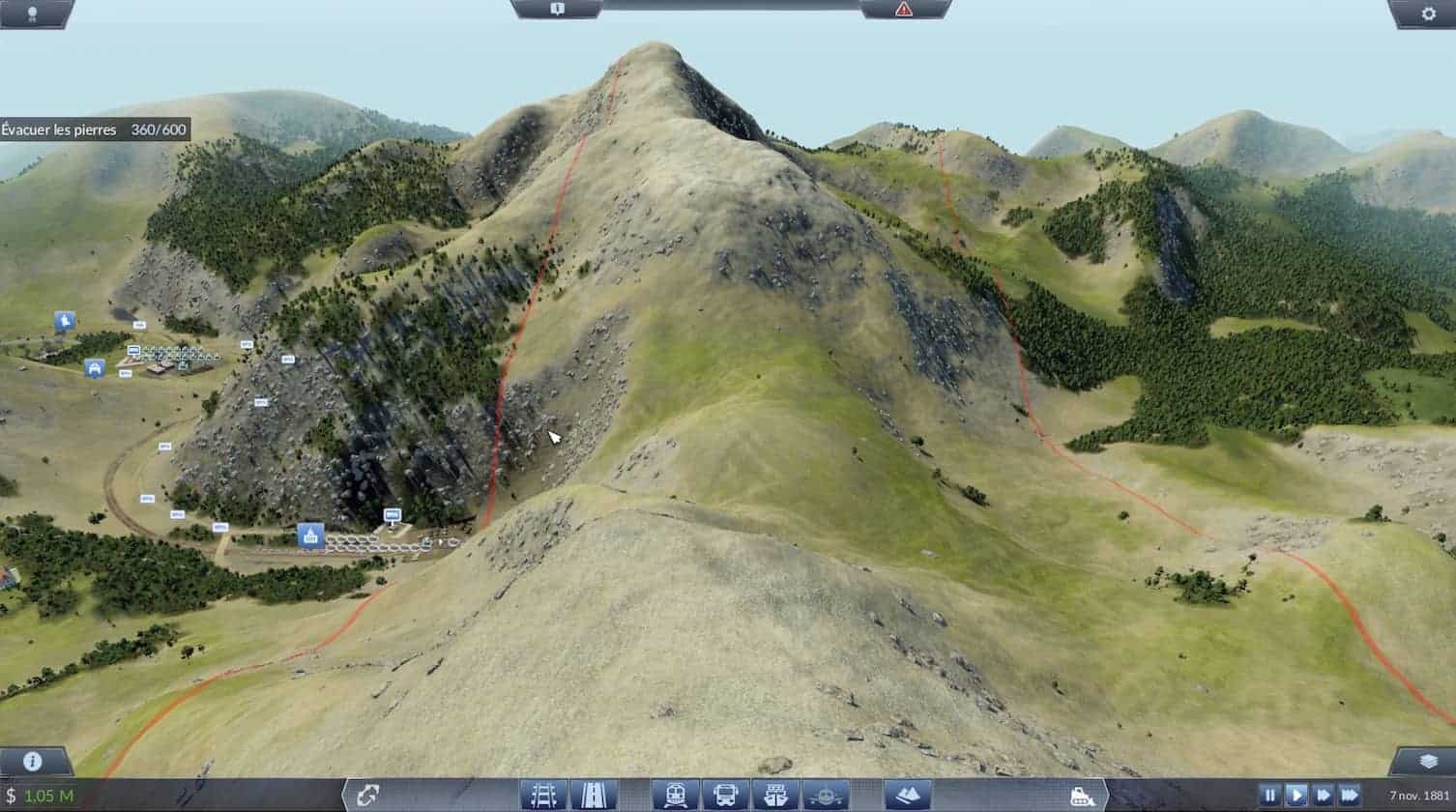Screen dimensions: 1456x812
Task: Open the Évacuer les pierres objective tracker
Action: [x=95, y=130]
